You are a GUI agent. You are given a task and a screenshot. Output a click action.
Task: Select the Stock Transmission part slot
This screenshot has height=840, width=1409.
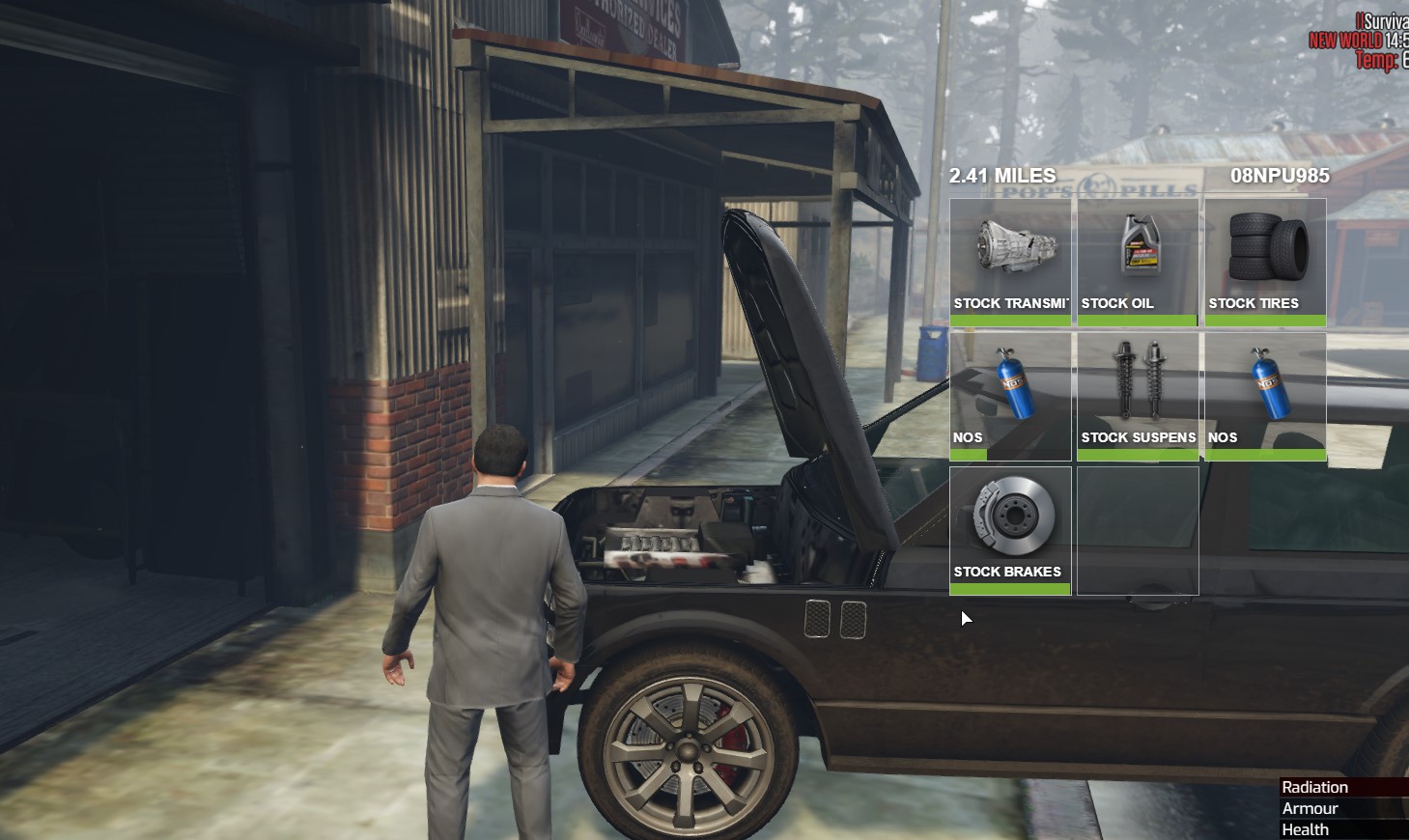[x=1010, y=261]
